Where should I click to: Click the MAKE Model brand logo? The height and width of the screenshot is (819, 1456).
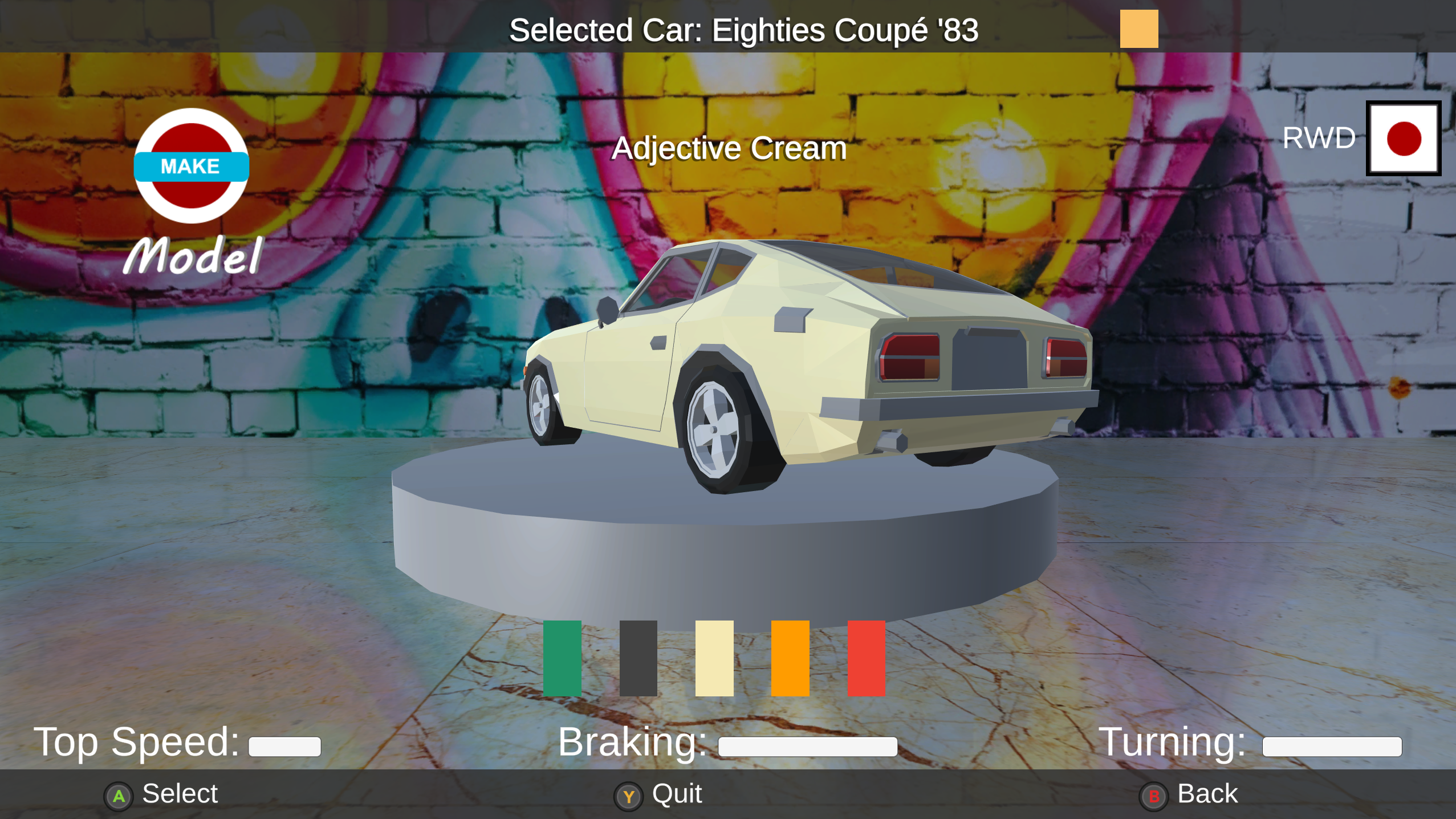pos(192,168)
